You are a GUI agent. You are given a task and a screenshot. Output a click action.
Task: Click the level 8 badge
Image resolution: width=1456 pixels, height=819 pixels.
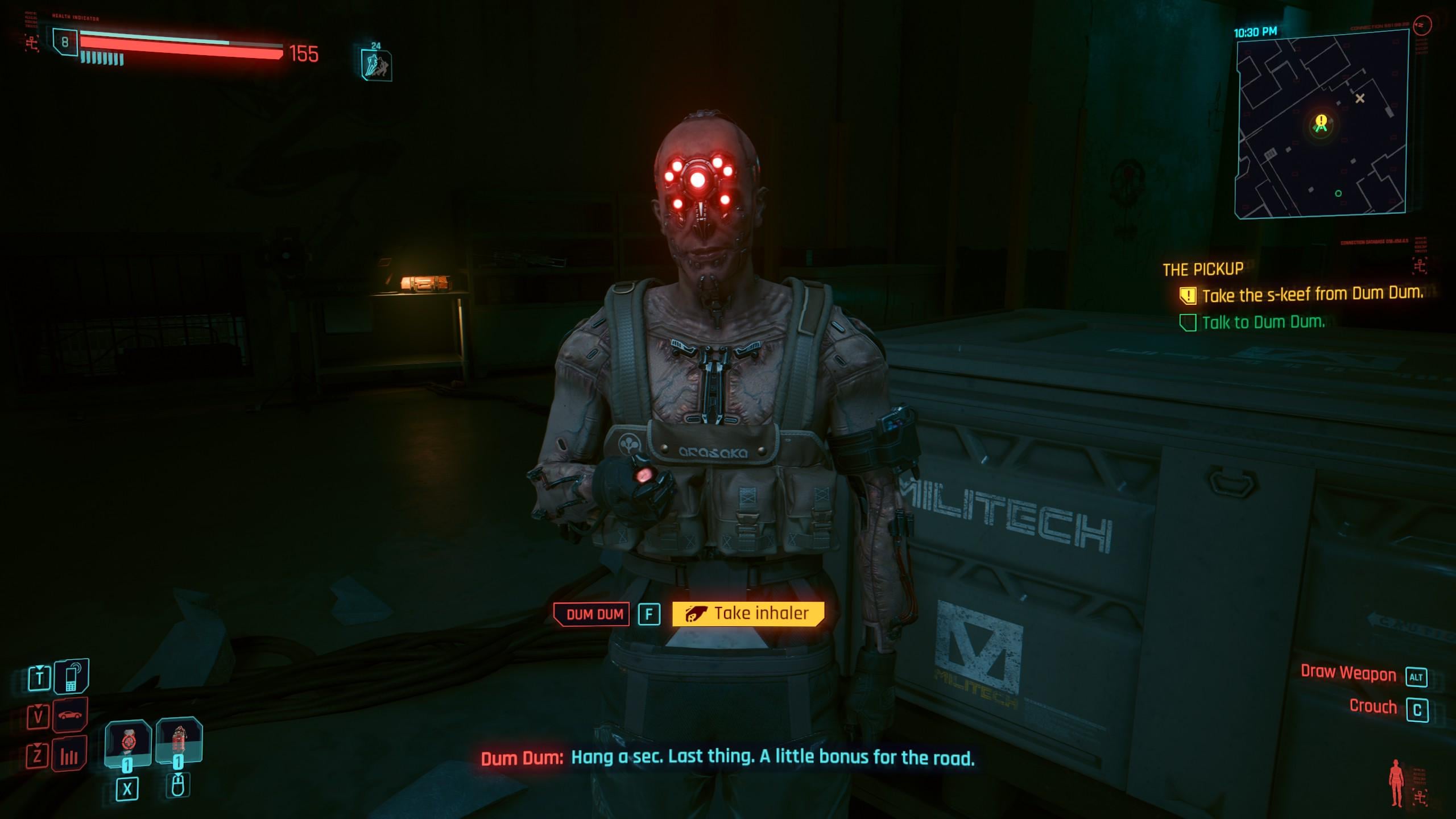click(x=65, y=43)
